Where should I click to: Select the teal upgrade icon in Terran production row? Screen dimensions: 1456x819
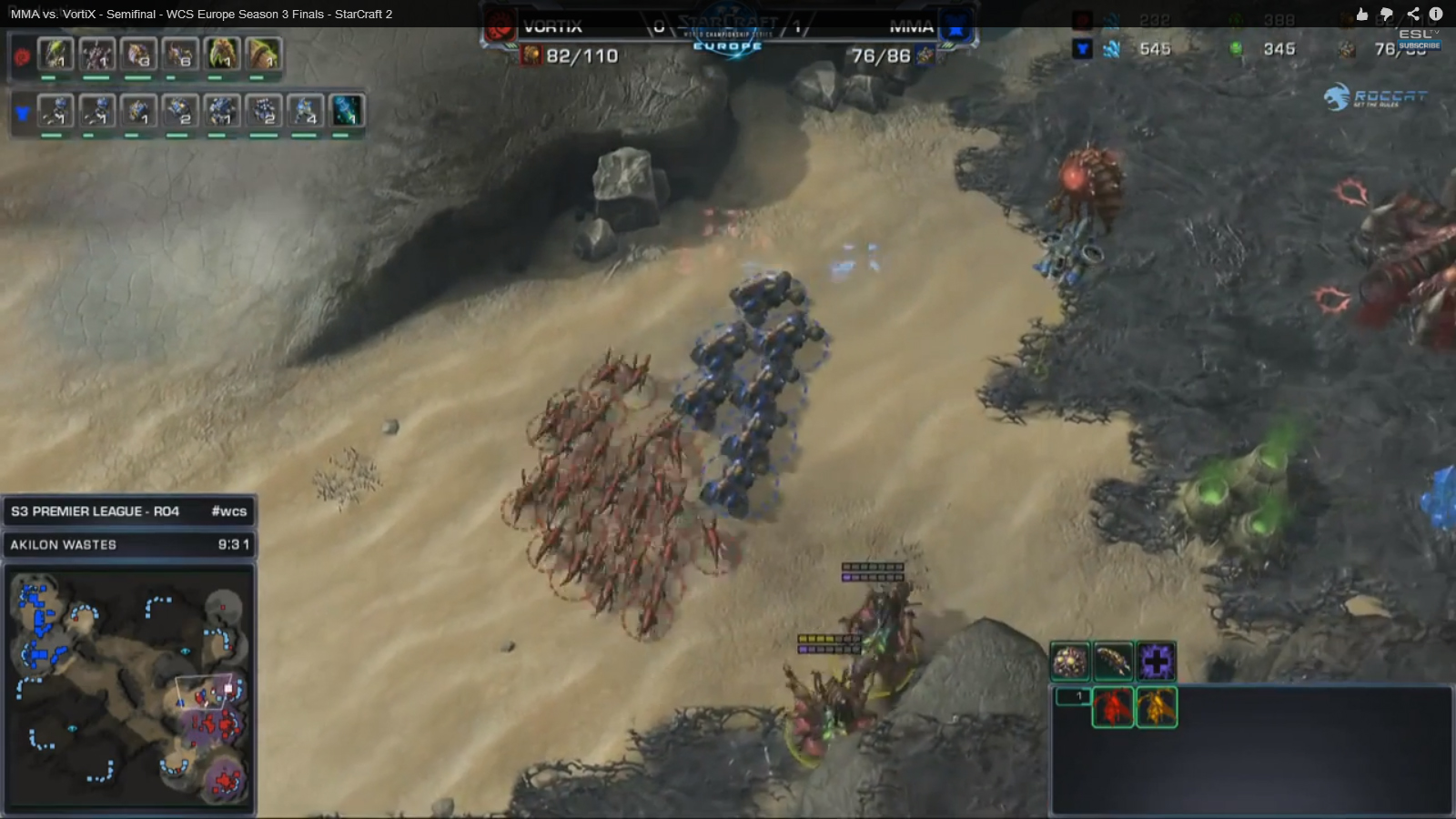coord(347,111)
